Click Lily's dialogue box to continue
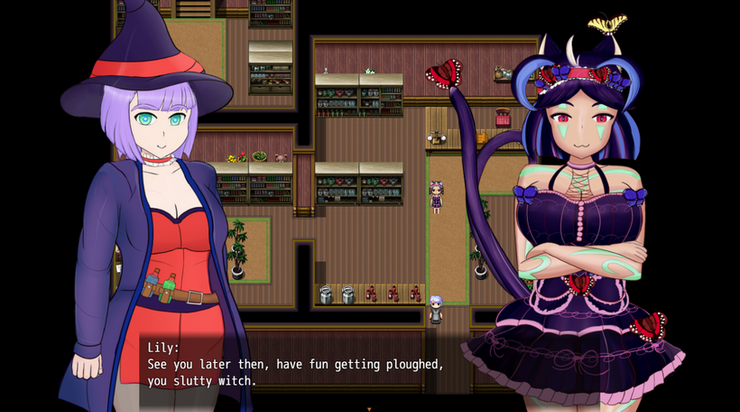740x412 pixels. (x=300, y=365)
